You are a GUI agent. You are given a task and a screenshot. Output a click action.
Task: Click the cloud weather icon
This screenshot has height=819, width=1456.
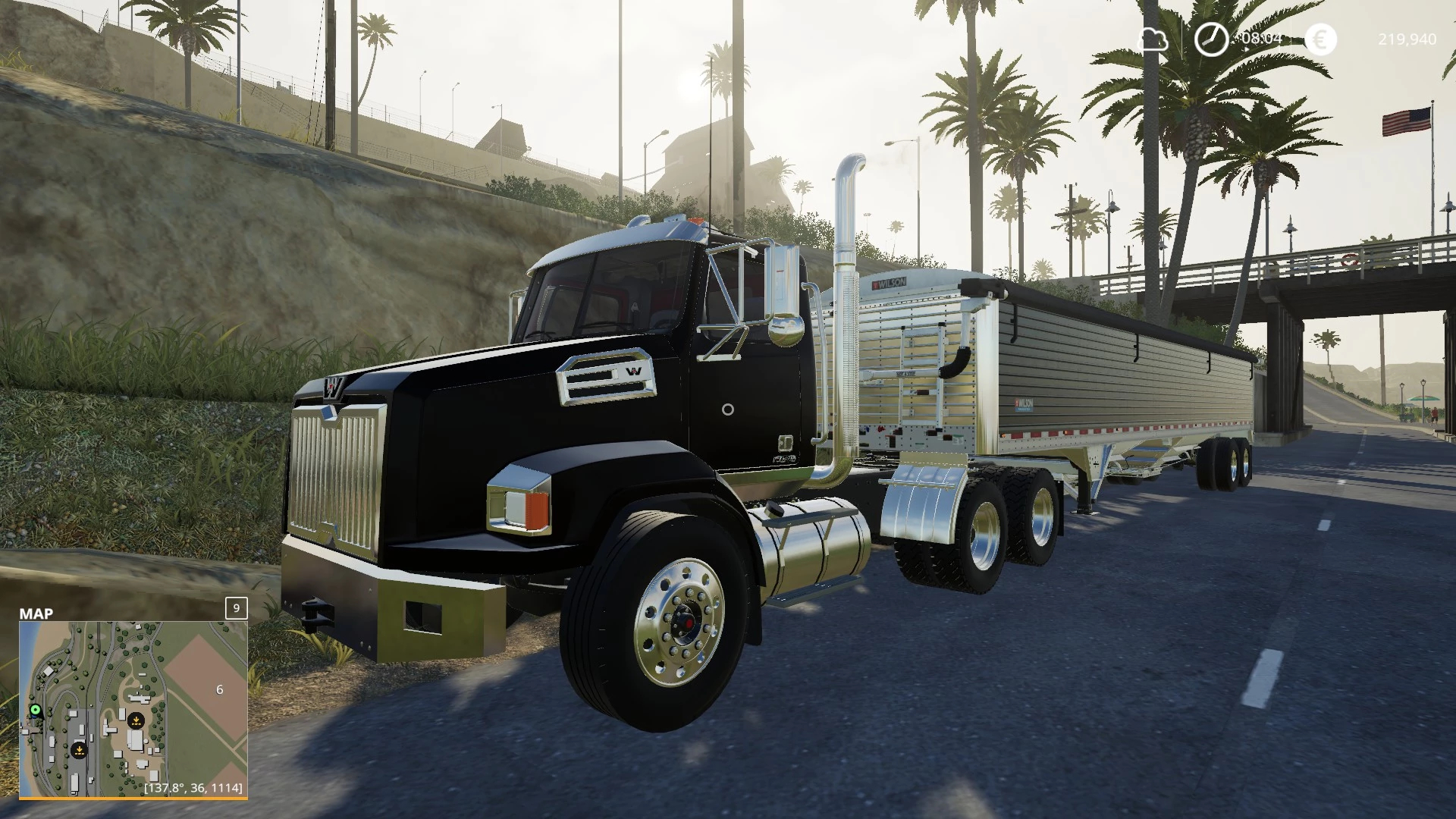pyautogui.click(x=1153, y=39)
